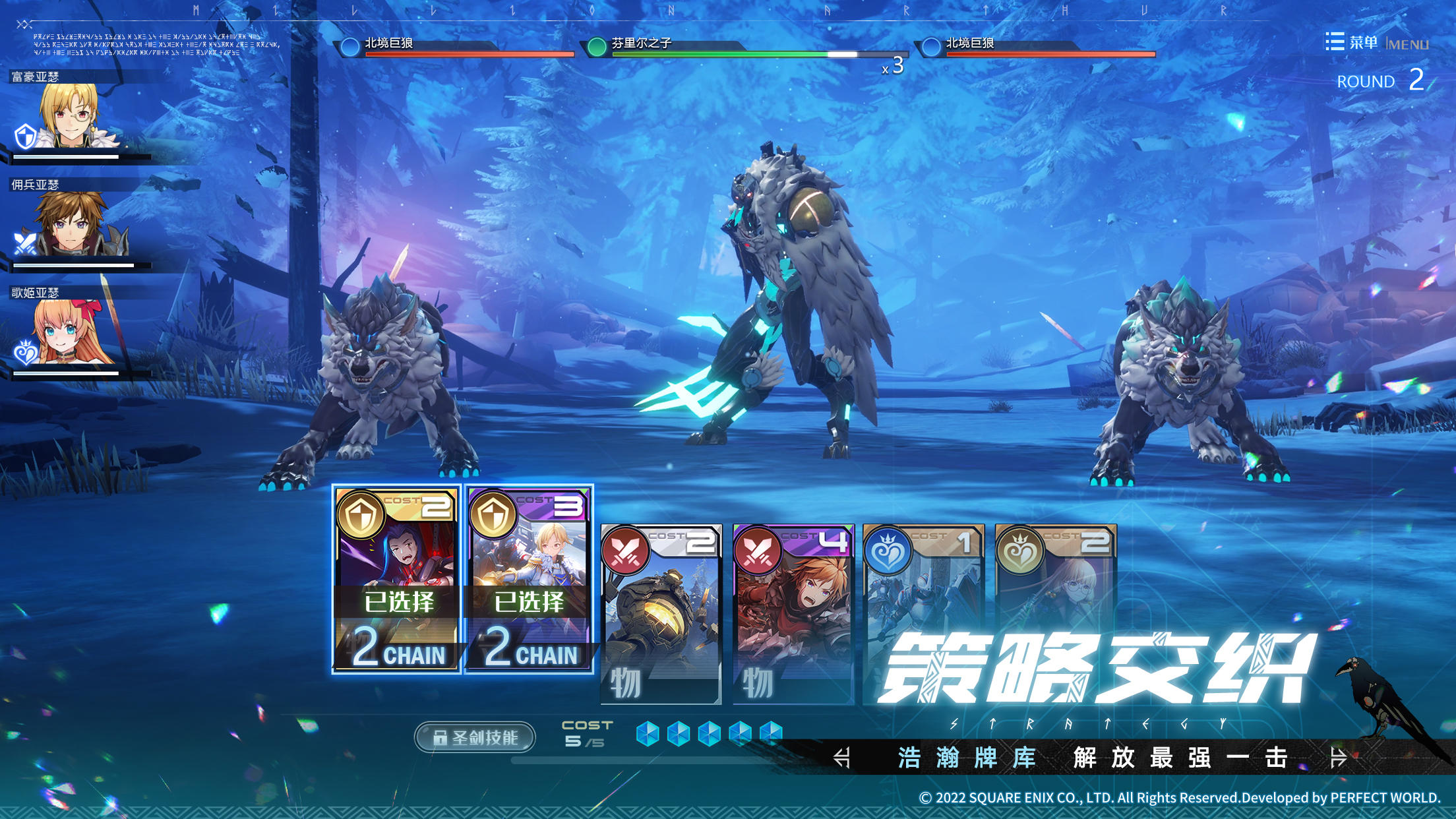Click the COST 5/5 gem gauge
Screen dimensions: 1456x819
click(709, 732)
